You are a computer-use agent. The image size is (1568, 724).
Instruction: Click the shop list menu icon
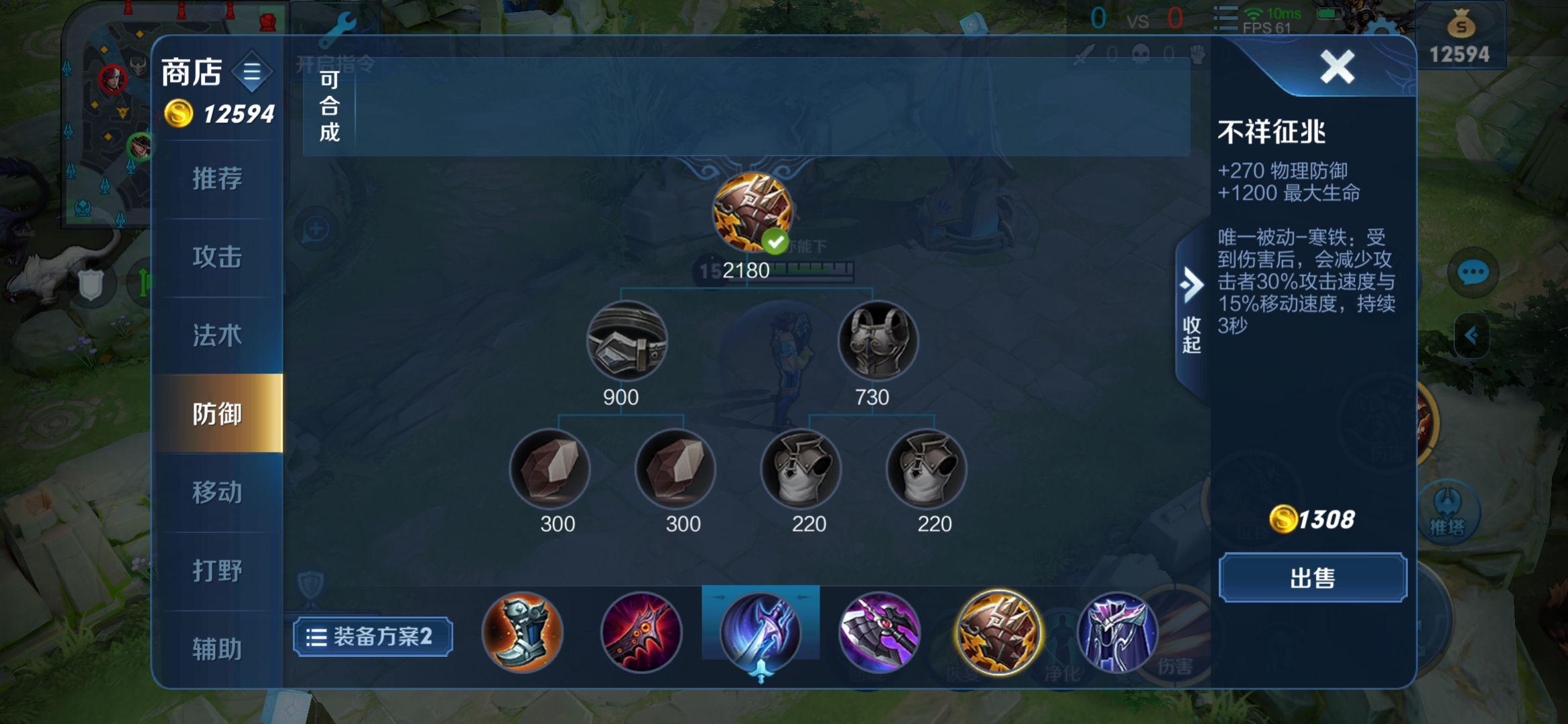(x=252, y=72)
